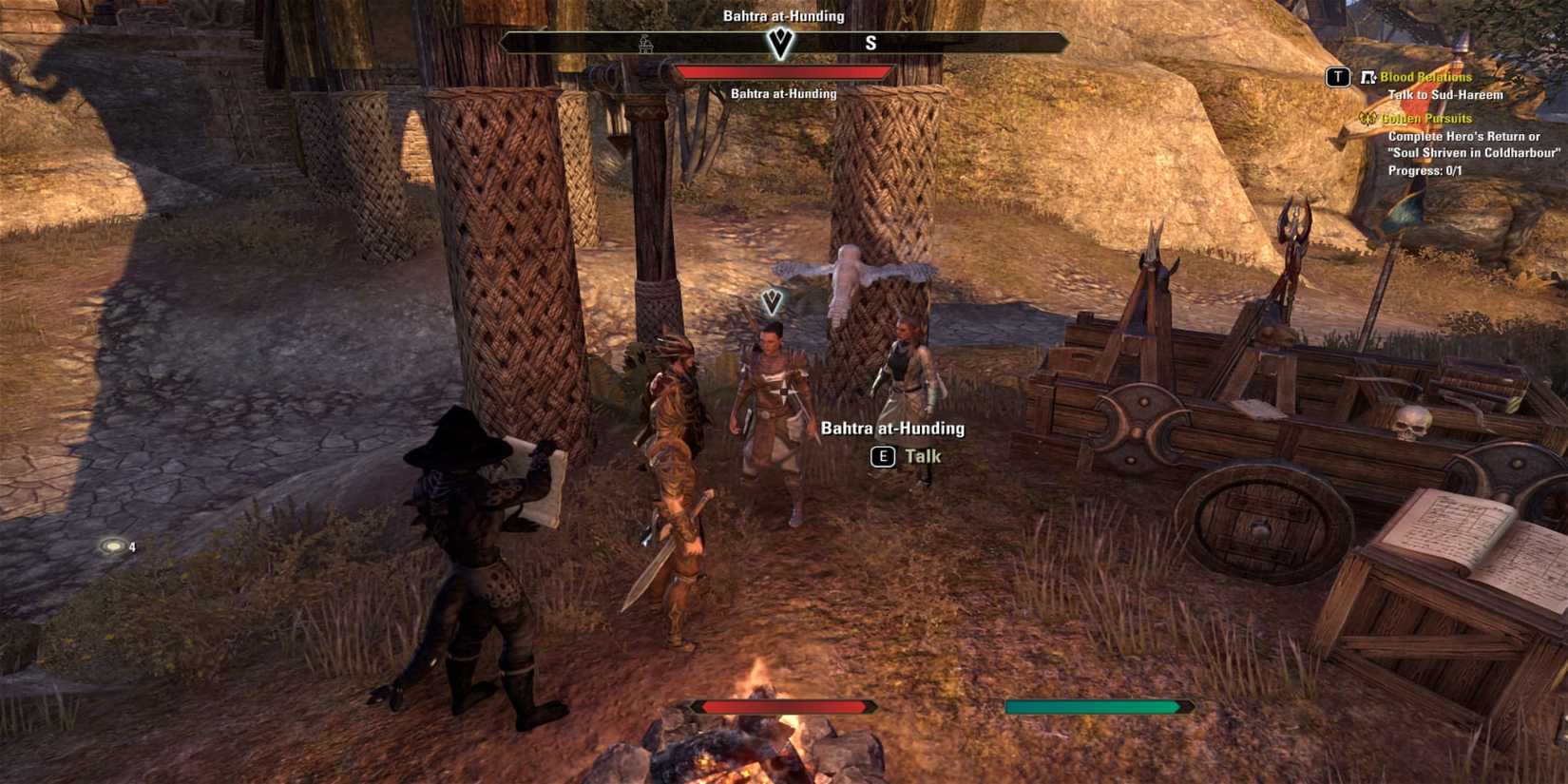Click the T keybind icon beside the quest tracker
Viewport: 1568px width, 784px height.
1339,74
